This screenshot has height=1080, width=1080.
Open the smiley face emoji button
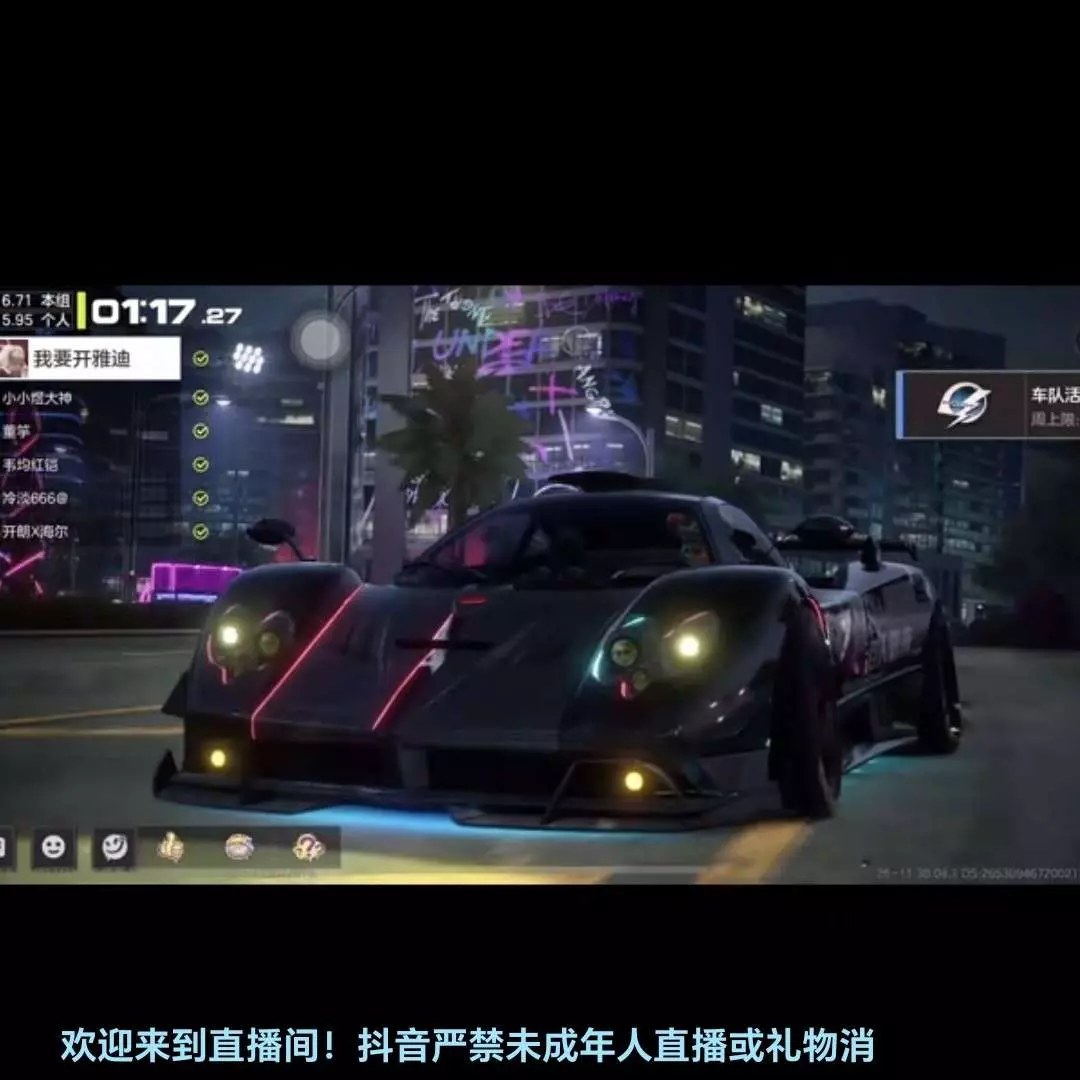(53, 848)
